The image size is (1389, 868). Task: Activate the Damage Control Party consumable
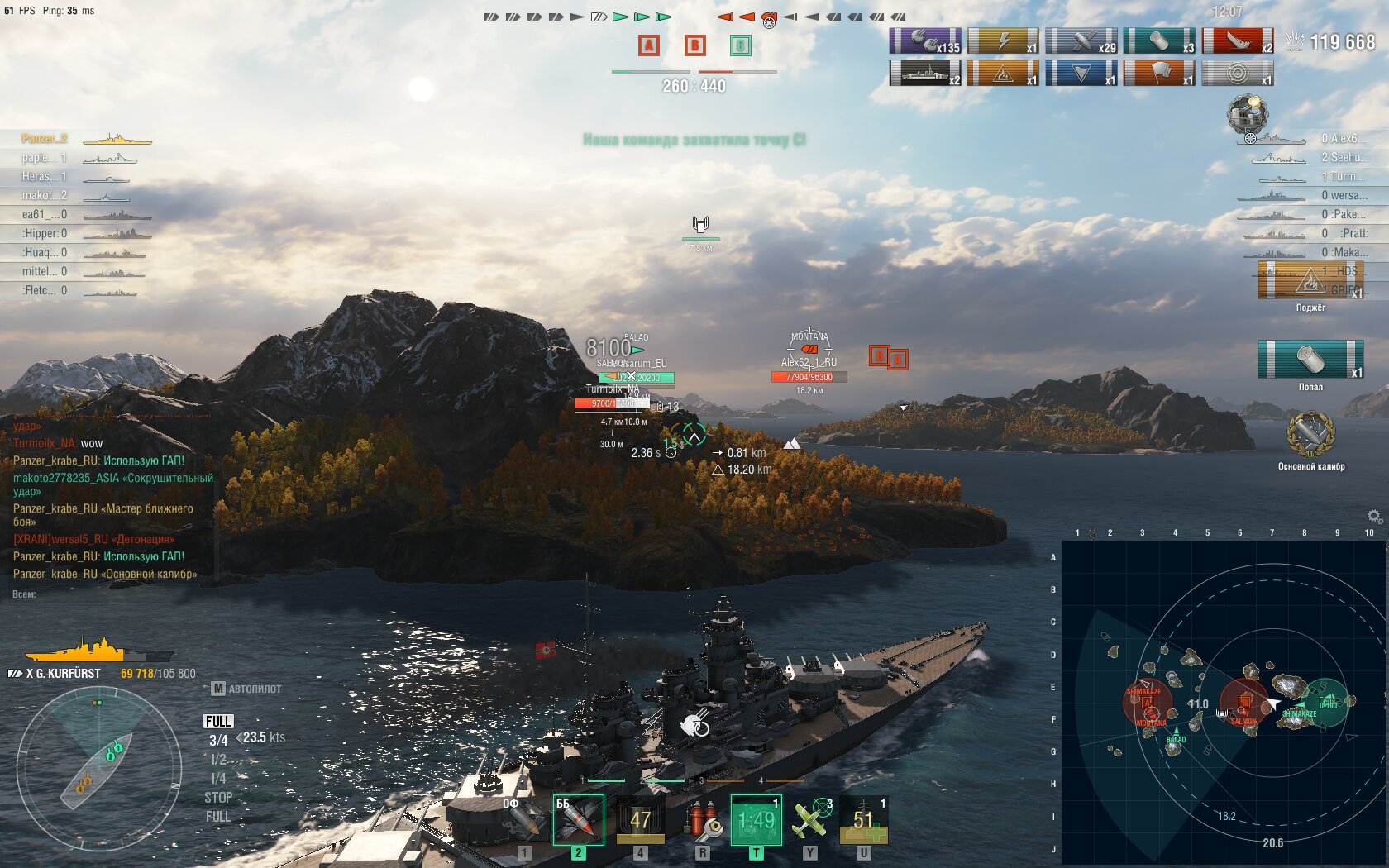coord(703,820)
